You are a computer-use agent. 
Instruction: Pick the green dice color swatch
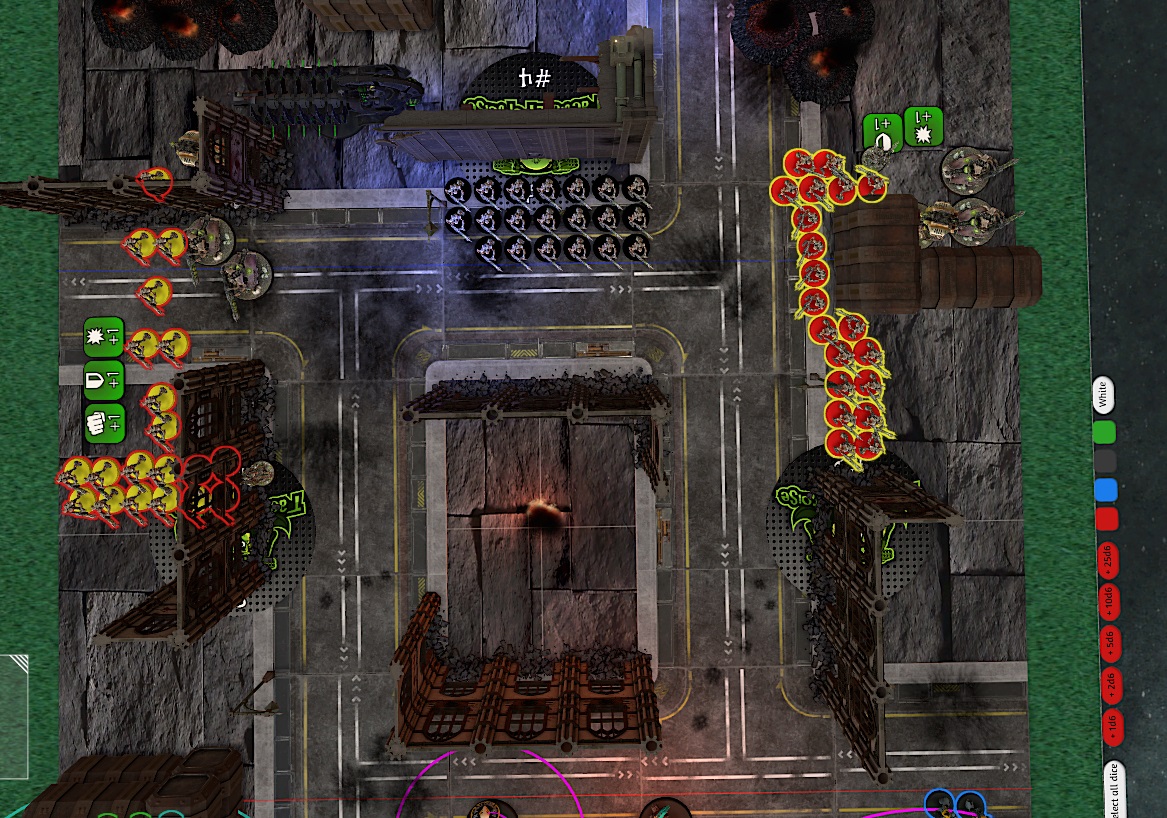[x=1104, y=432]
